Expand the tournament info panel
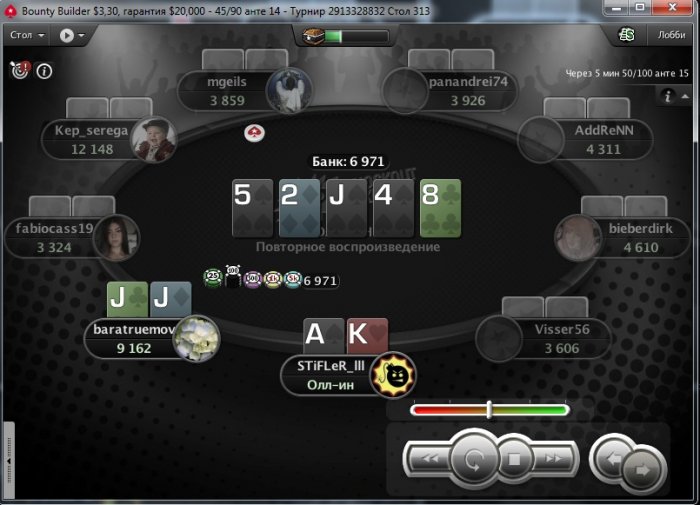 pos(669,96)
